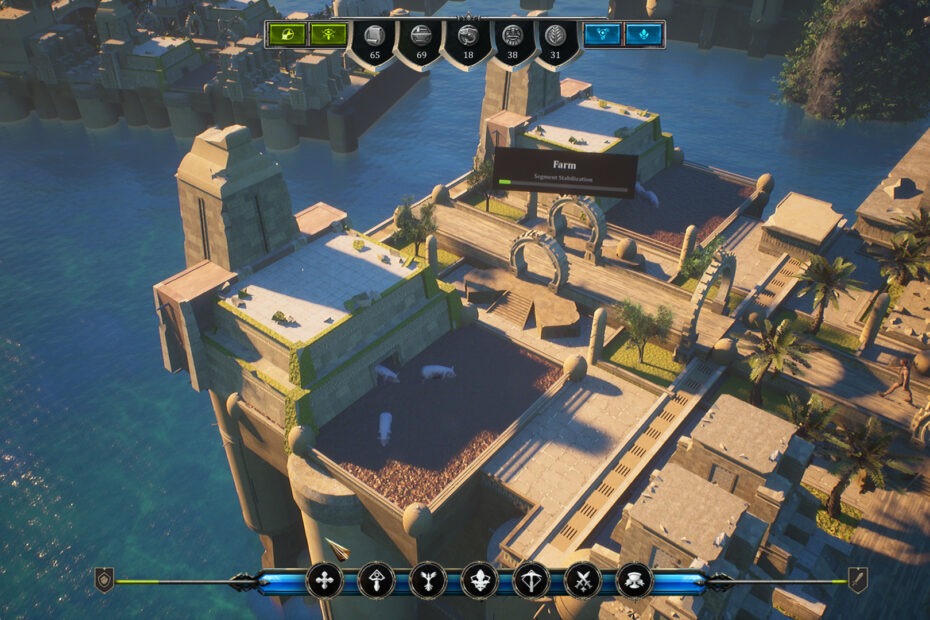Activate the blue three-pointed emblem button
Image resolution: width=930 pixels, height=620 pixels.
coord(601,35)
